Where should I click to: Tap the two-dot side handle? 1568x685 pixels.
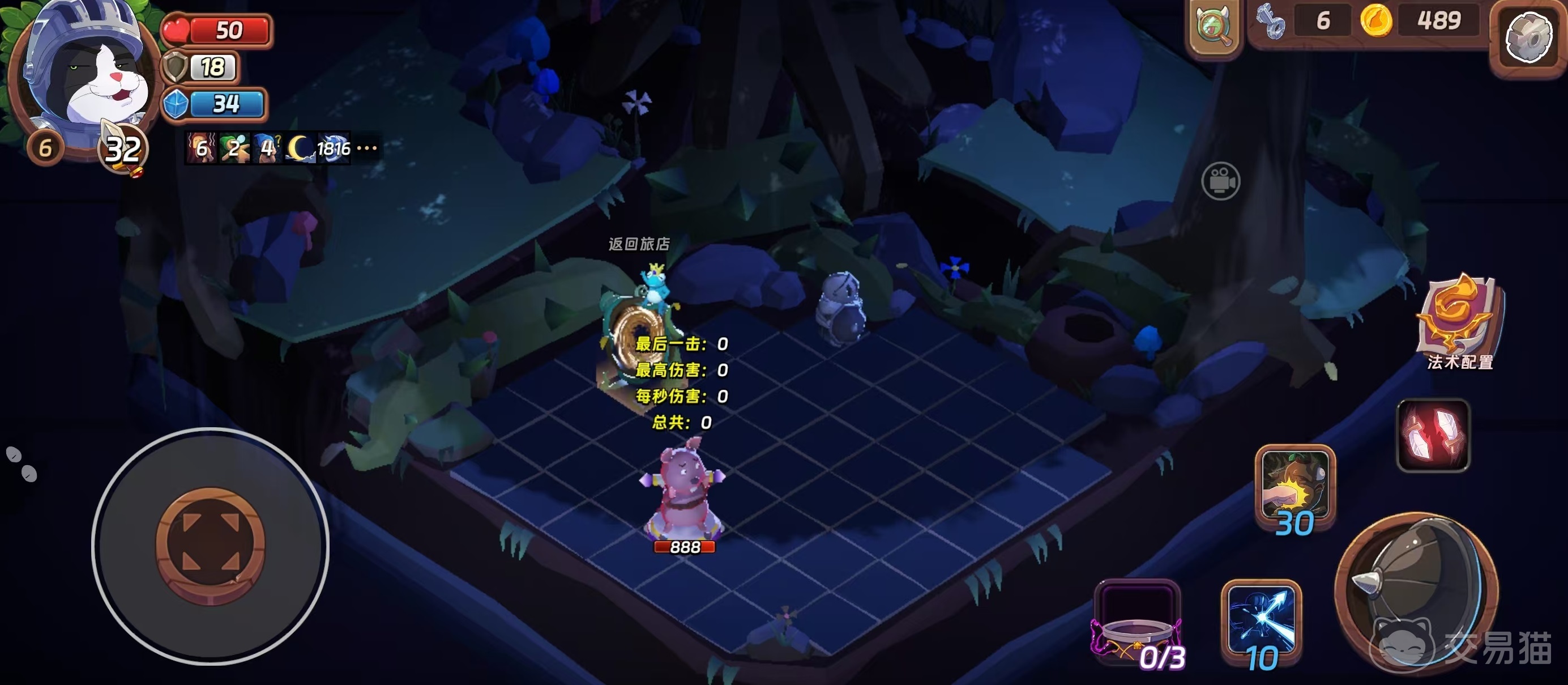(x=22, y=464)
